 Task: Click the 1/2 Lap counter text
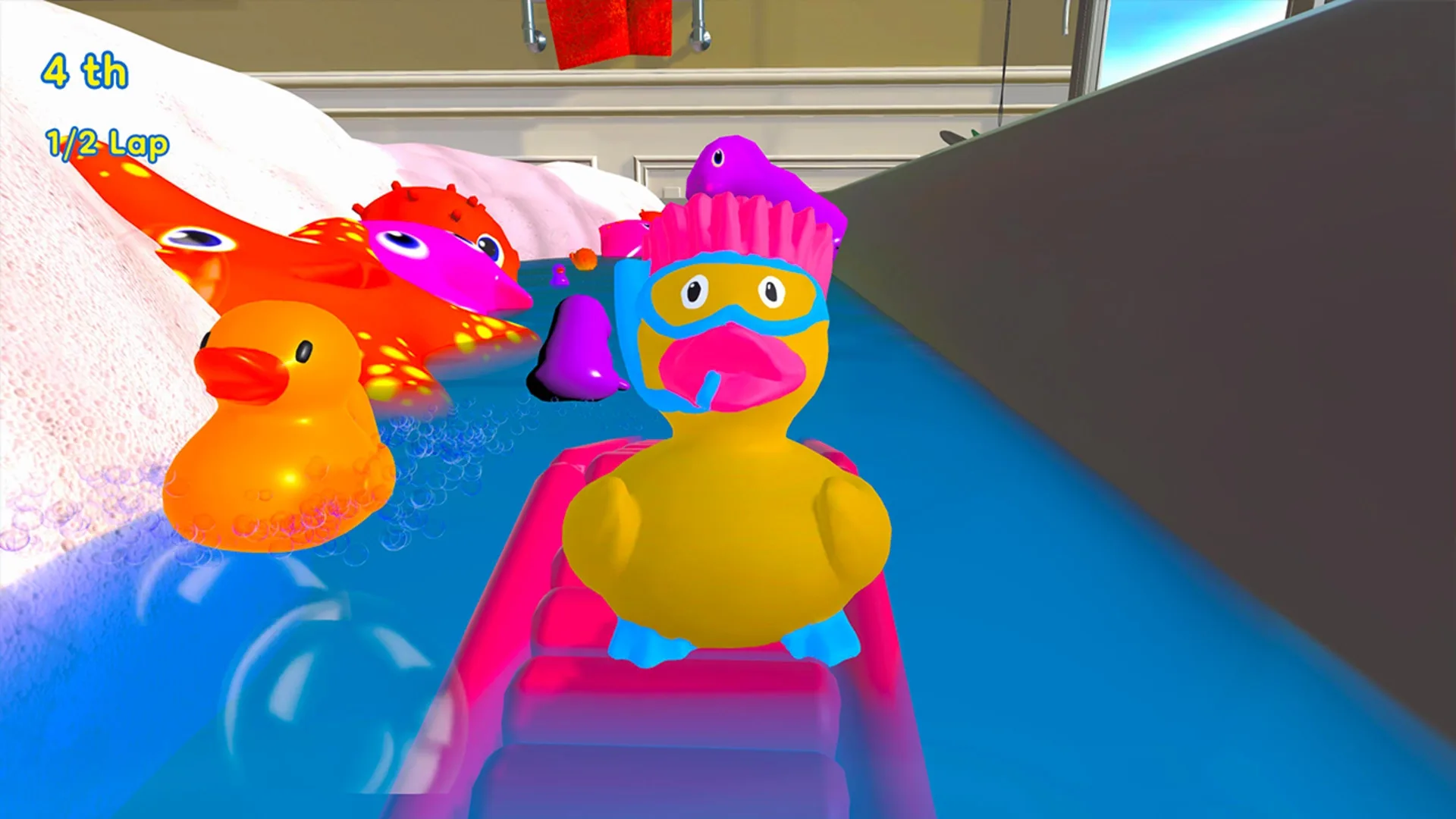point(106,143)
